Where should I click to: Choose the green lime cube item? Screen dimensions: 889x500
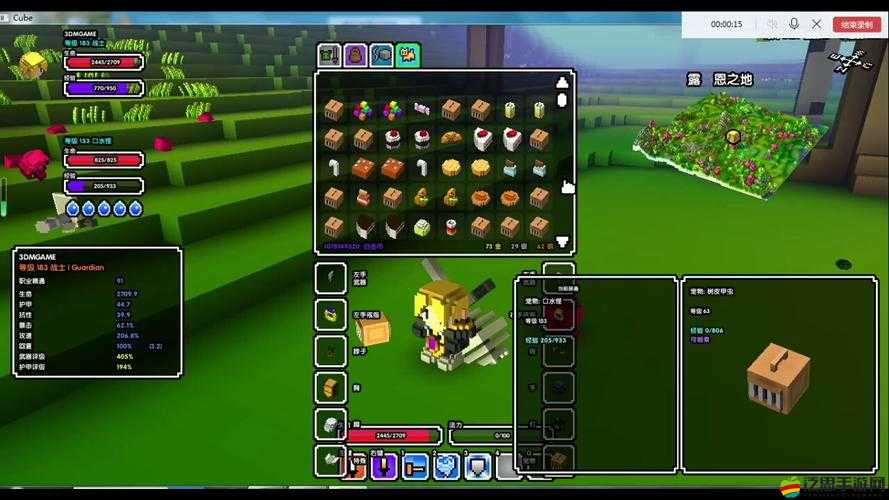click(421, 226)
